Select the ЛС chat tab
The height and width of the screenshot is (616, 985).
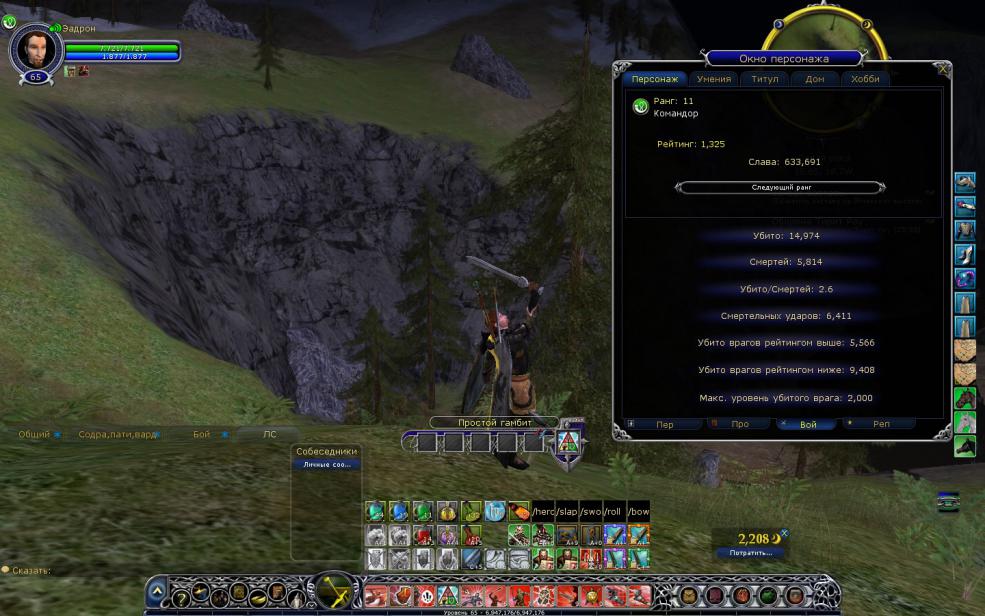pyautogui.click(x=269, y=434)
